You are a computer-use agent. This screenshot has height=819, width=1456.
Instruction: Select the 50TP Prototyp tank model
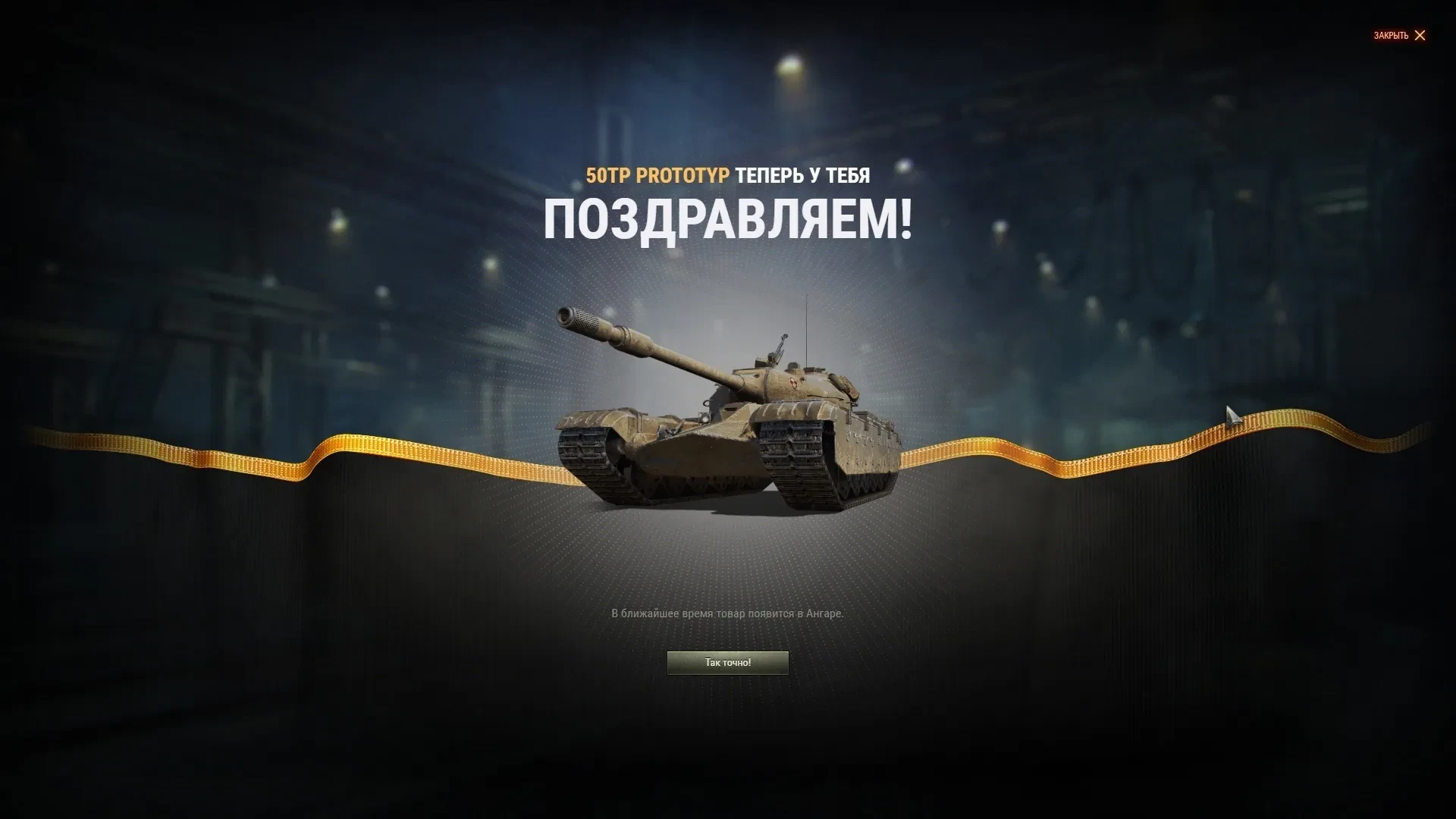click(728, 417)
